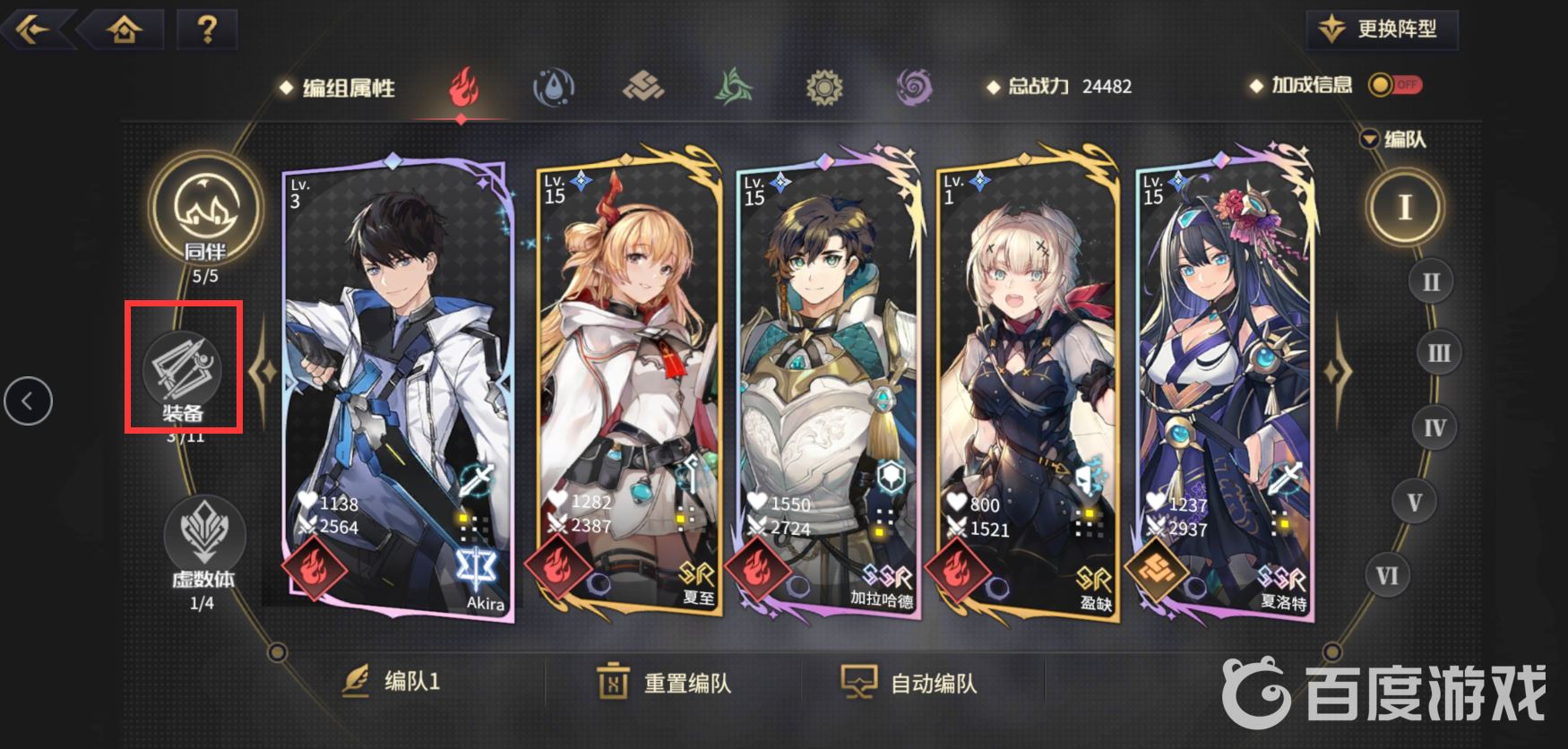Select the fire attribute tab
Screen dimensions: 1568x749
[x=462, y=88]
